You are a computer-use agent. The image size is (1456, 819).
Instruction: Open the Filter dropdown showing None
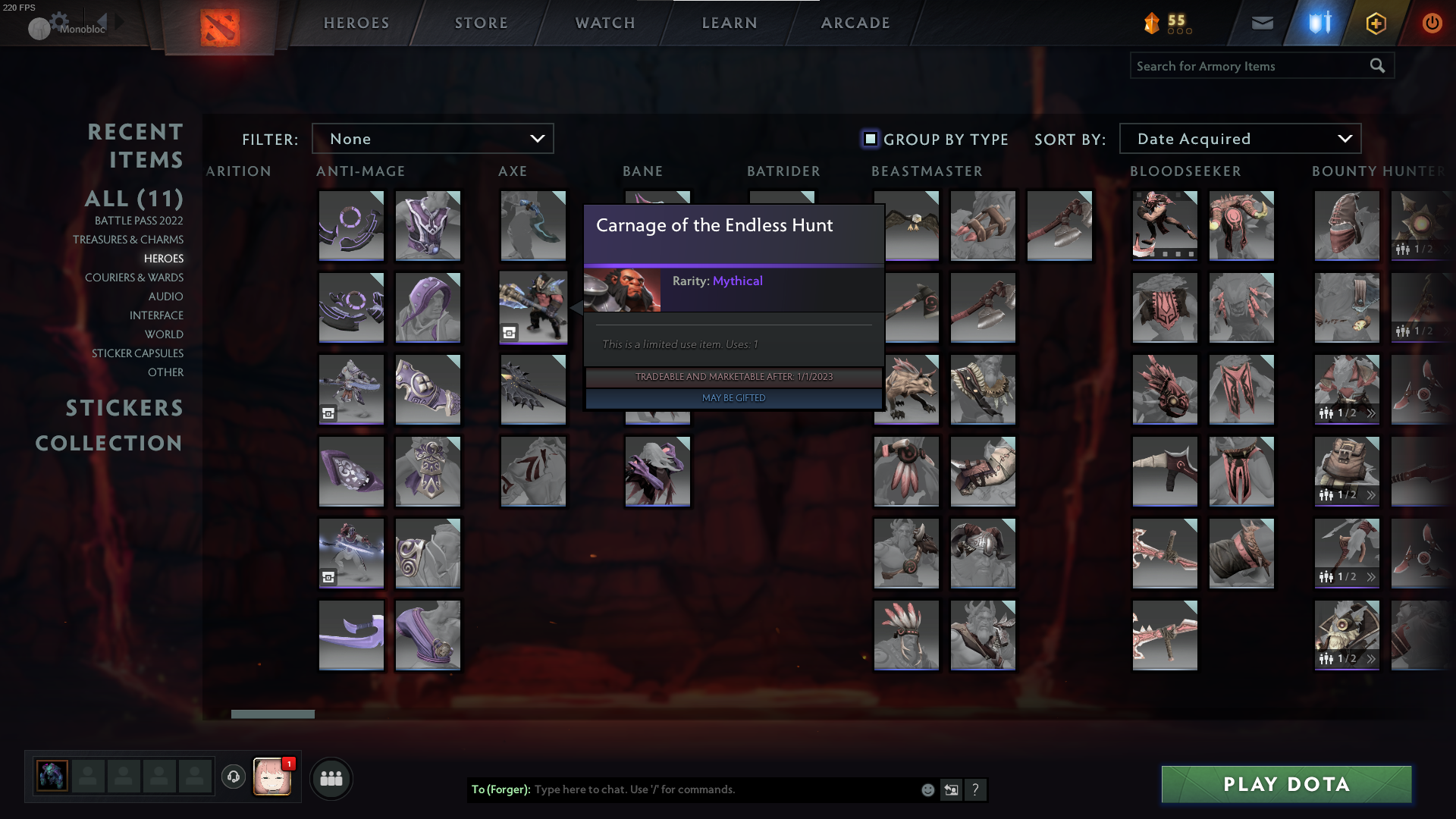point(432,138)
